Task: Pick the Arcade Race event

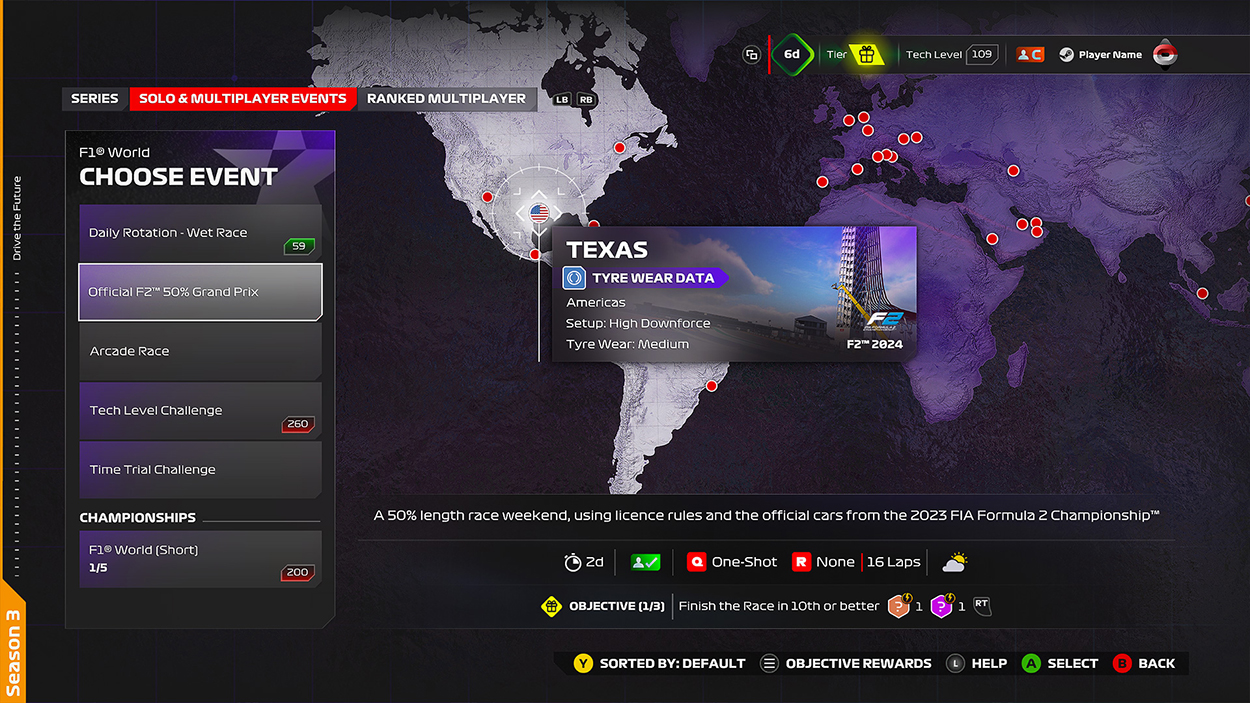Action: [x=200, y=351]
